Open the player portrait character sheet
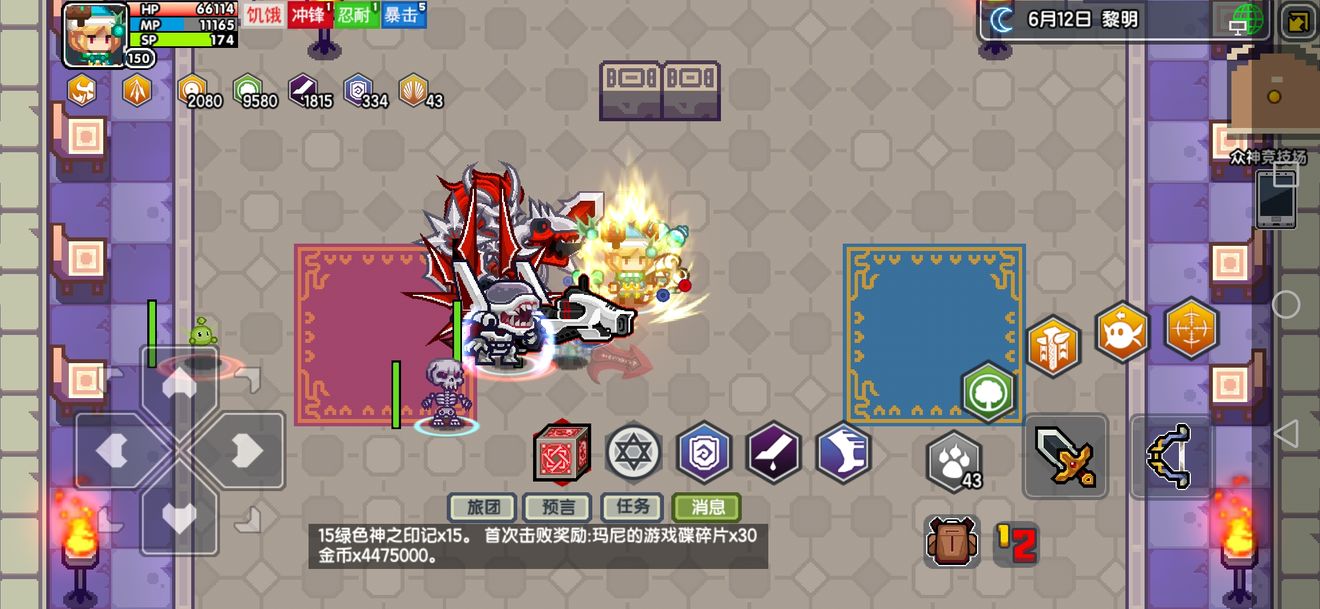 click(95, 35)
